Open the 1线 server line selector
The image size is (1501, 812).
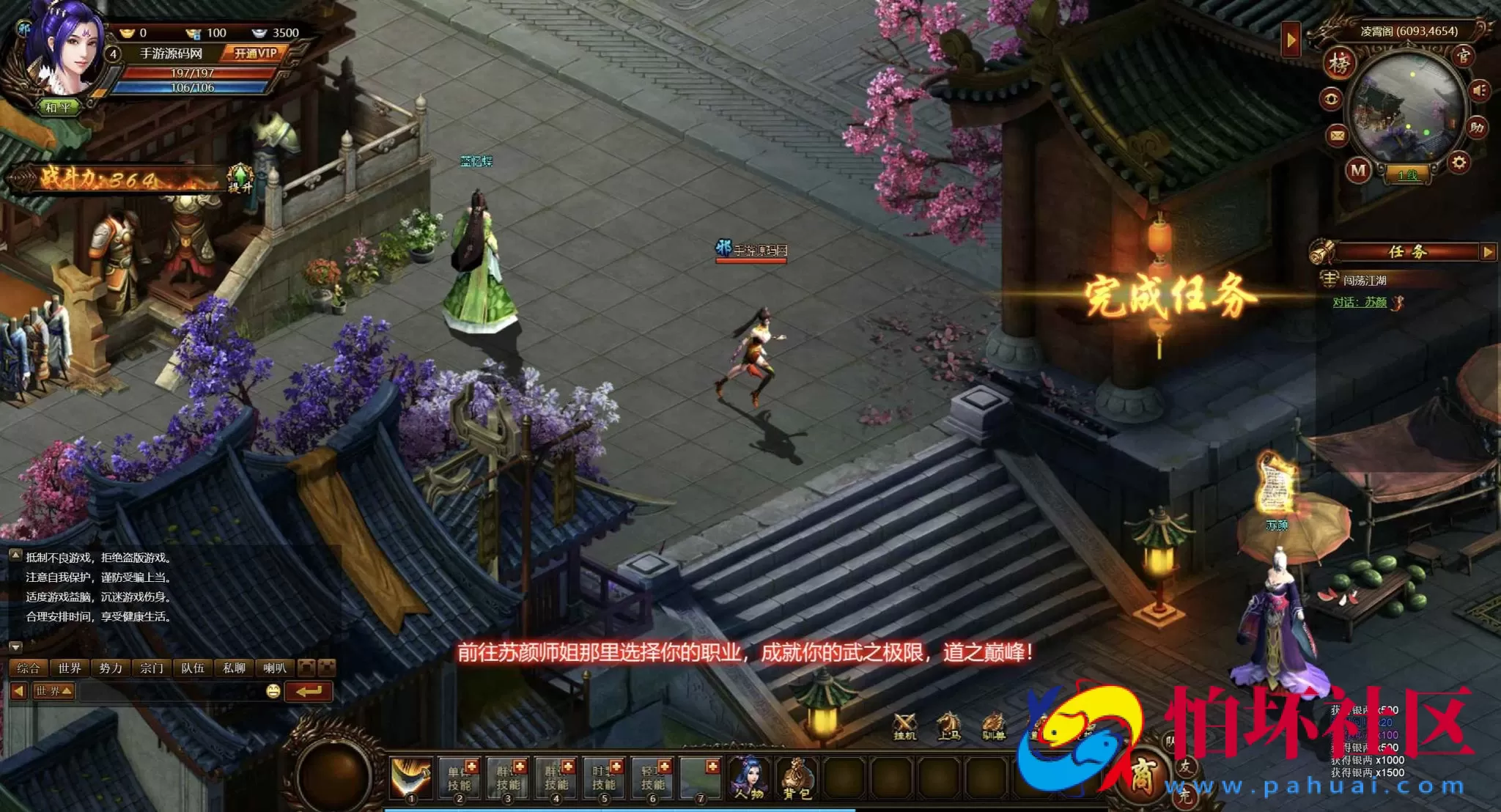pos(1408,175)
